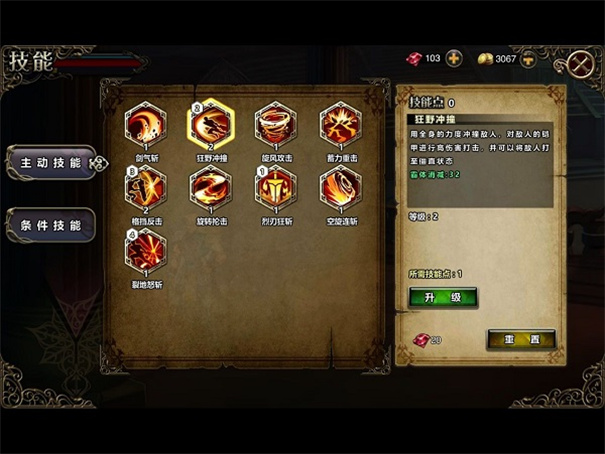Viewport: 605px width, 454px height.
Task: Select the 裂地怒斩 skill icon
Action: [x=145, y=250]
